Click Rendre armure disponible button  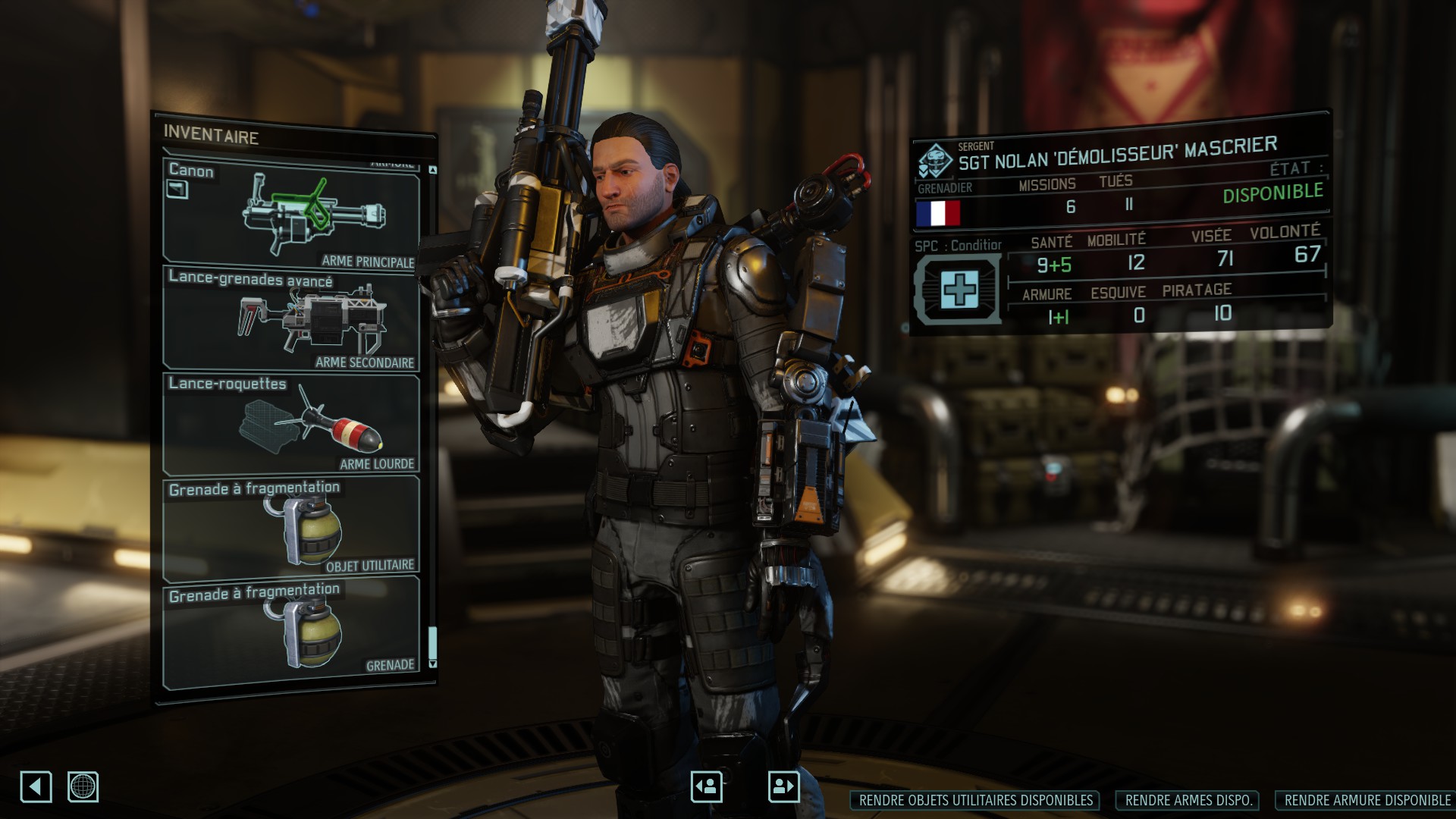click(1367, 800)
